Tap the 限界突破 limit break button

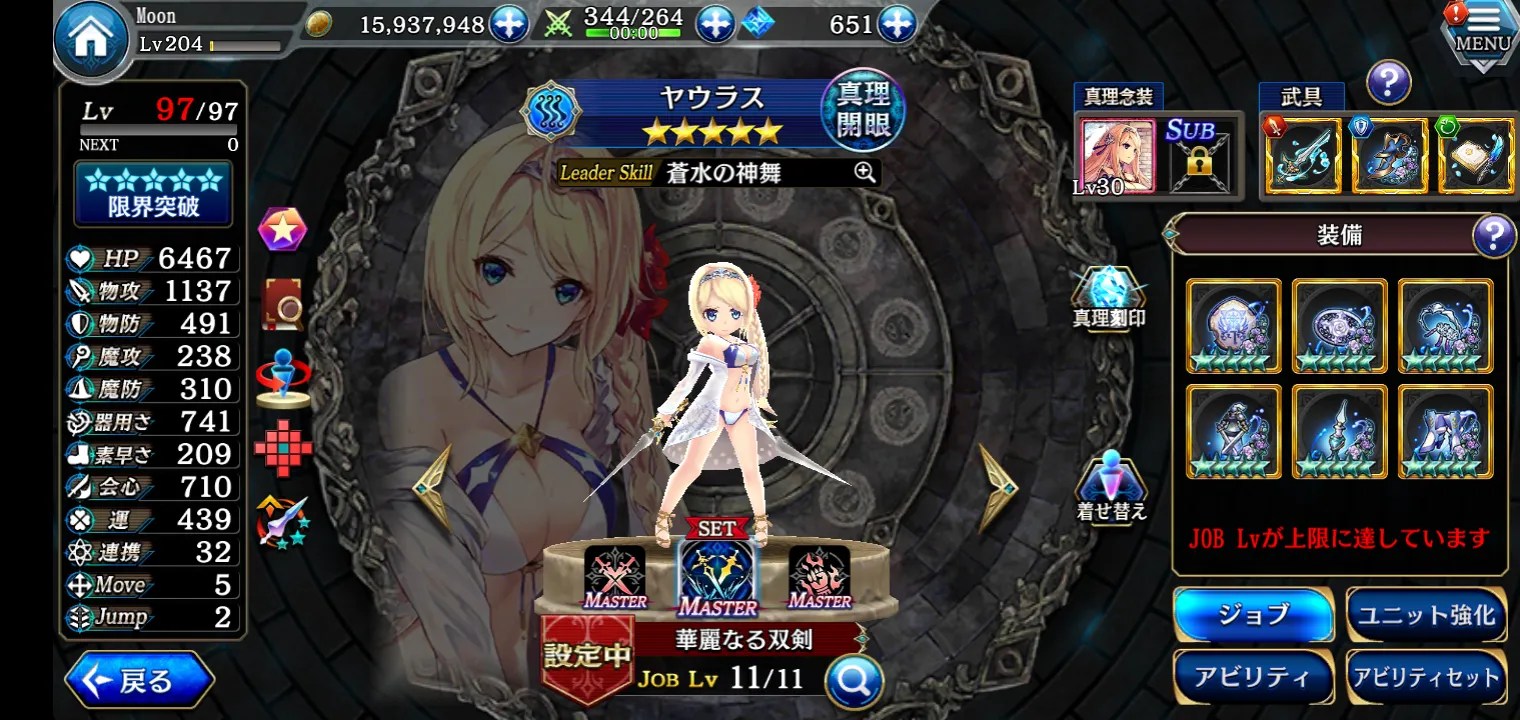tap(153, 194)
